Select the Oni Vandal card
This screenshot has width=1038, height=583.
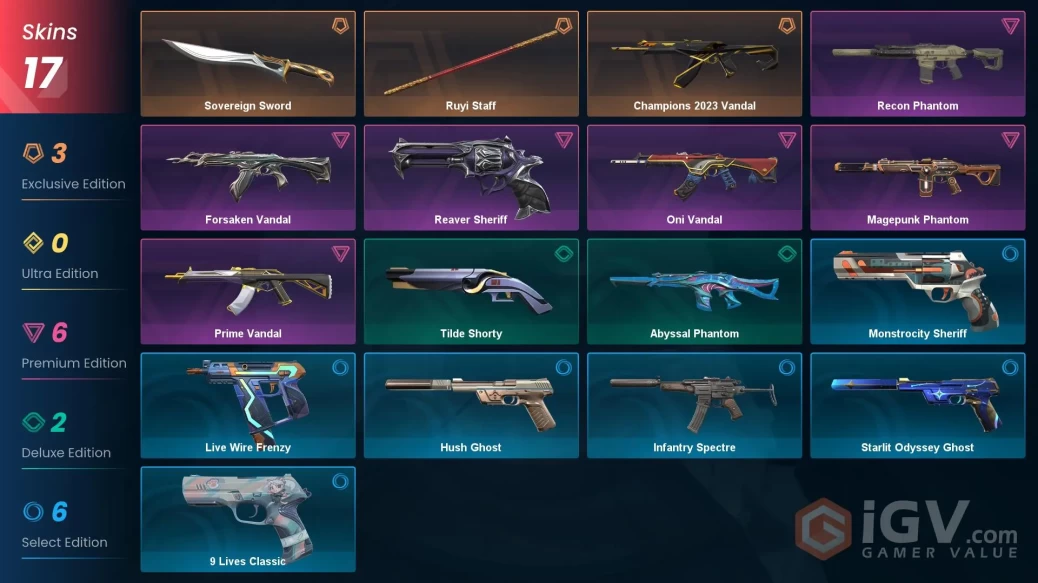(x=694, y=178)
